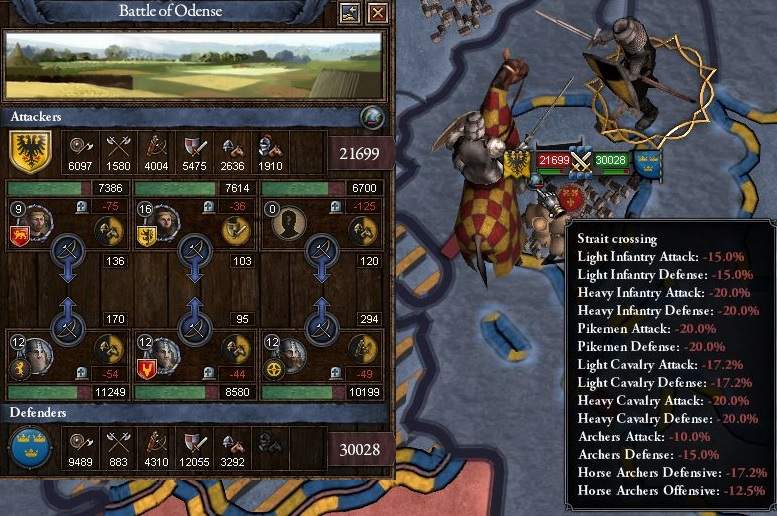This screenshot has height=516, width=777.
Task: Close the Battle of Odense window
Action: coord(377,13)
